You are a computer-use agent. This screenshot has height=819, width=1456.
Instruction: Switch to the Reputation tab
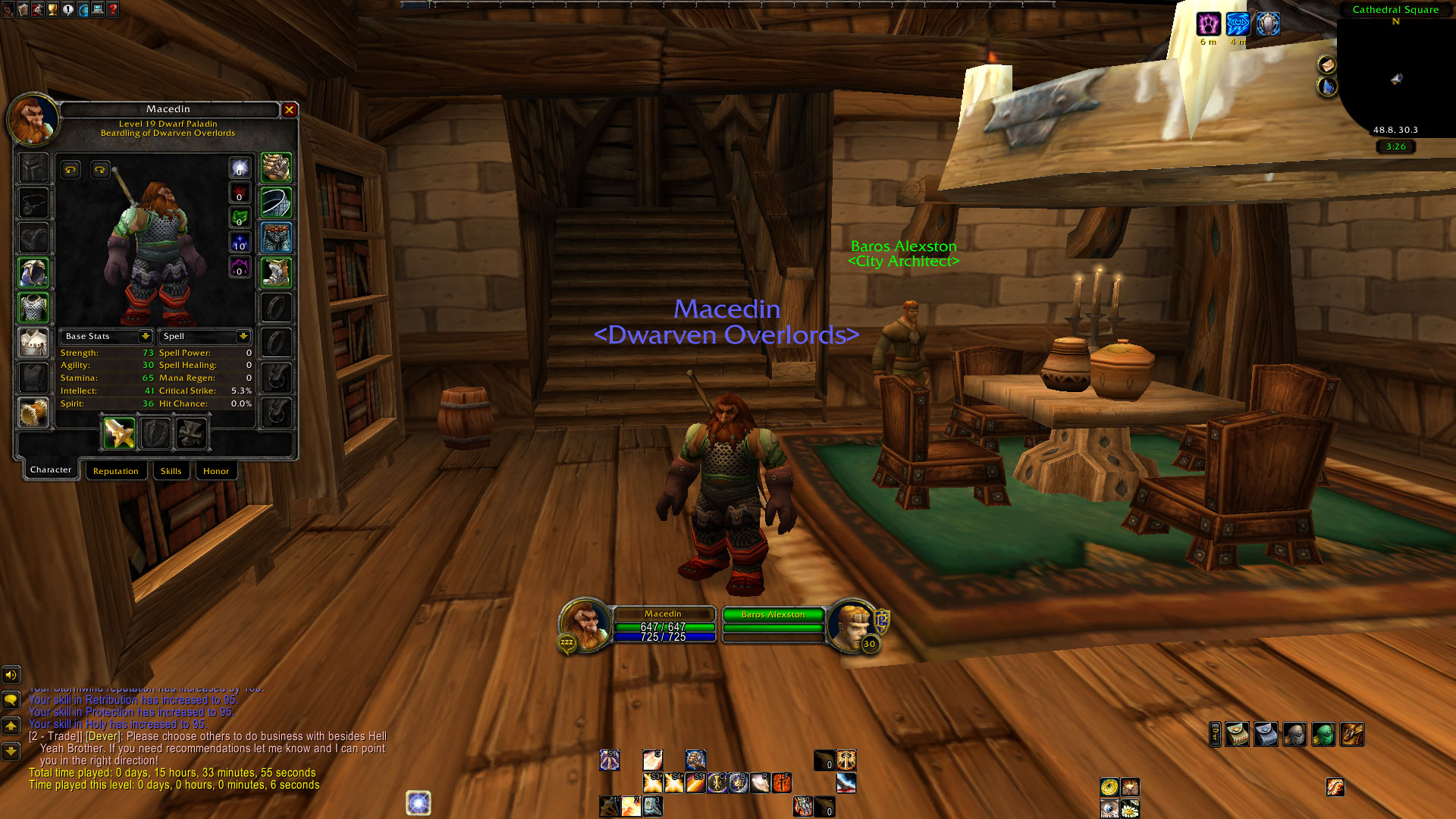pos(116,471)
